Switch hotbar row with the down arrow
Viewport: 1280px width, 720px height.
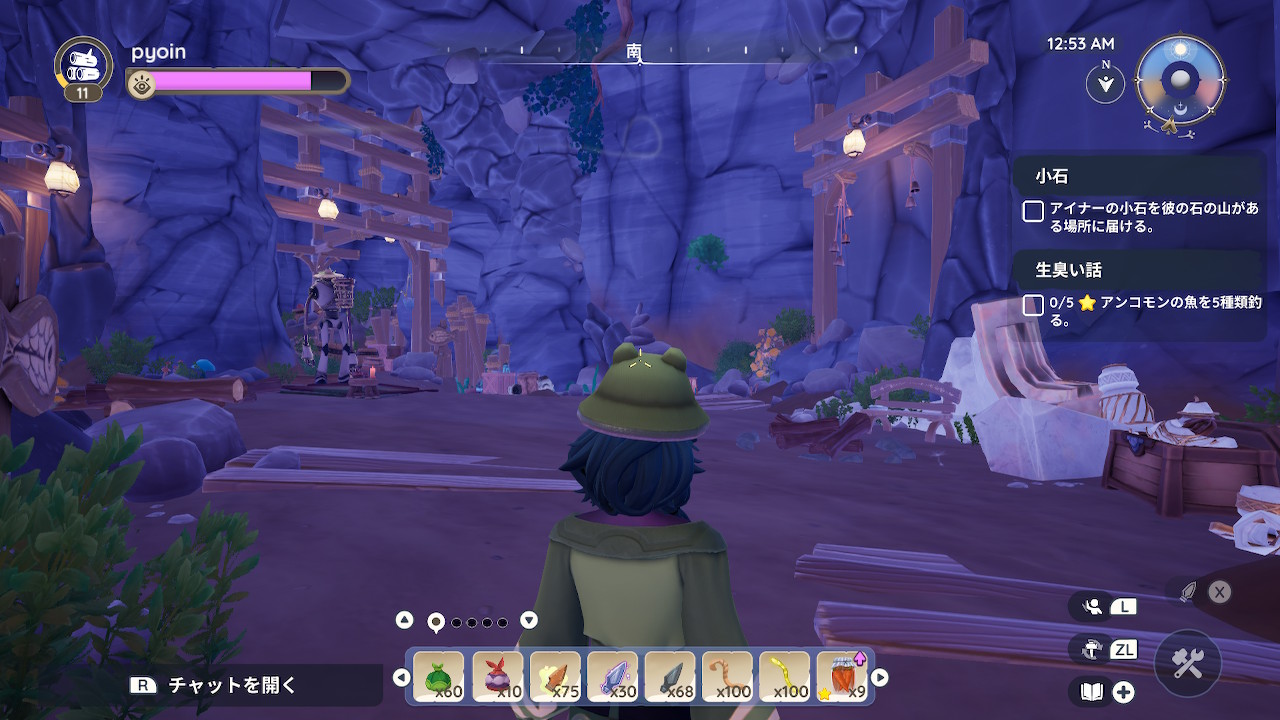[529, 620]
